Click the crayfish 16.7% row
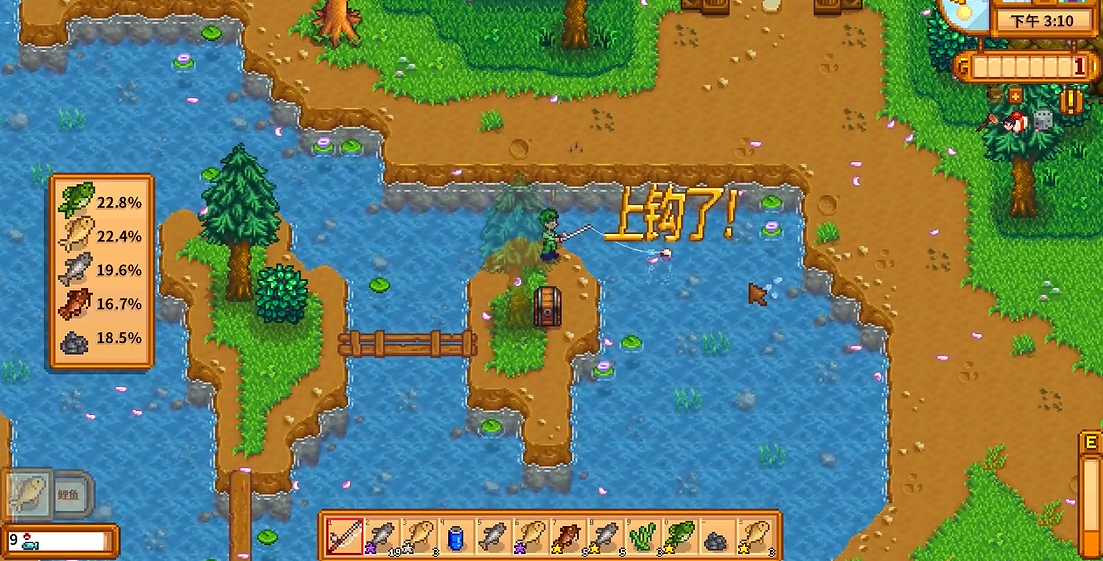 (x=100, y=304)
